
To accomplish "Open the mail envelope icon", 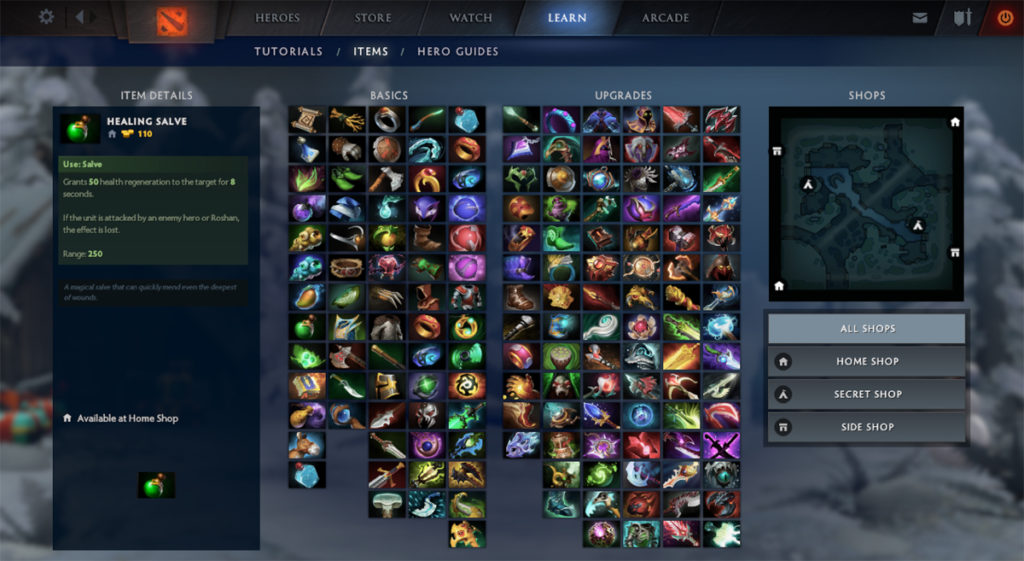I will [920, 18].
